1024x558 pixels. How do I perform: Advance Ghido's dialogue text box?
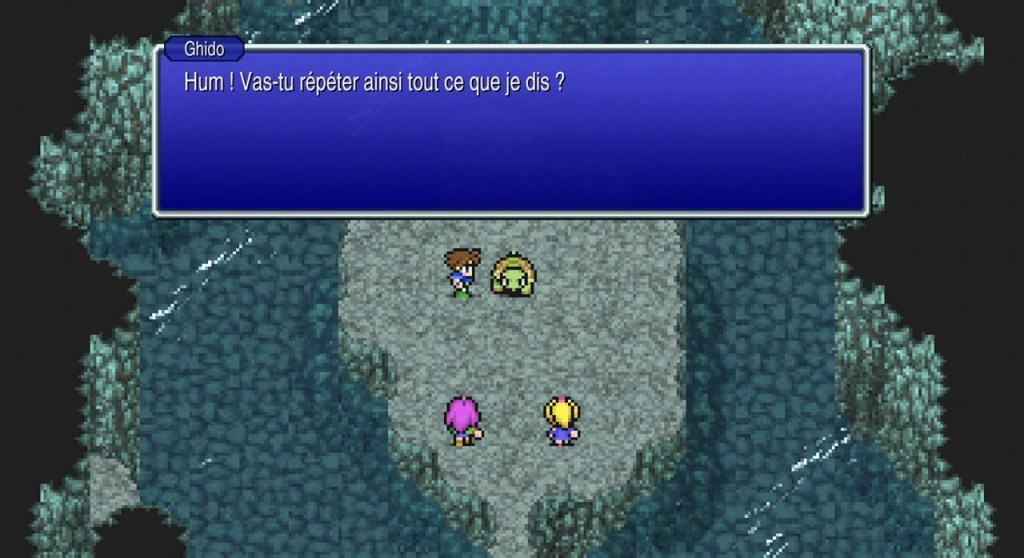(510, 130)
